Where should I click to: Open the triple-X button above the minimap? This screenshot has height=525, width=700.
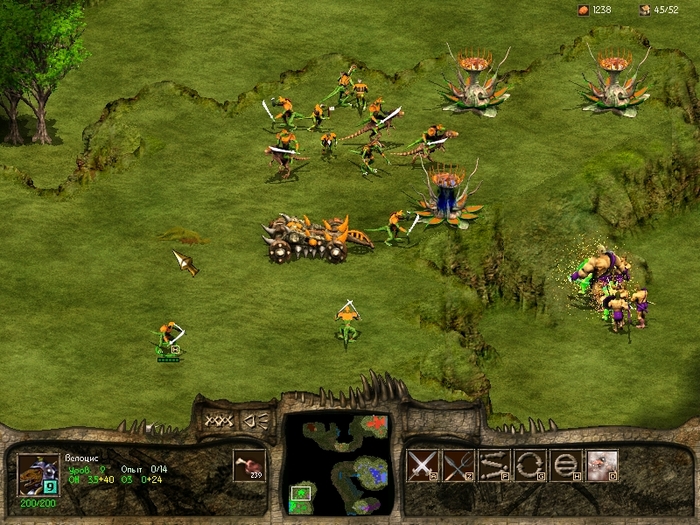click(x=220, y=420)
